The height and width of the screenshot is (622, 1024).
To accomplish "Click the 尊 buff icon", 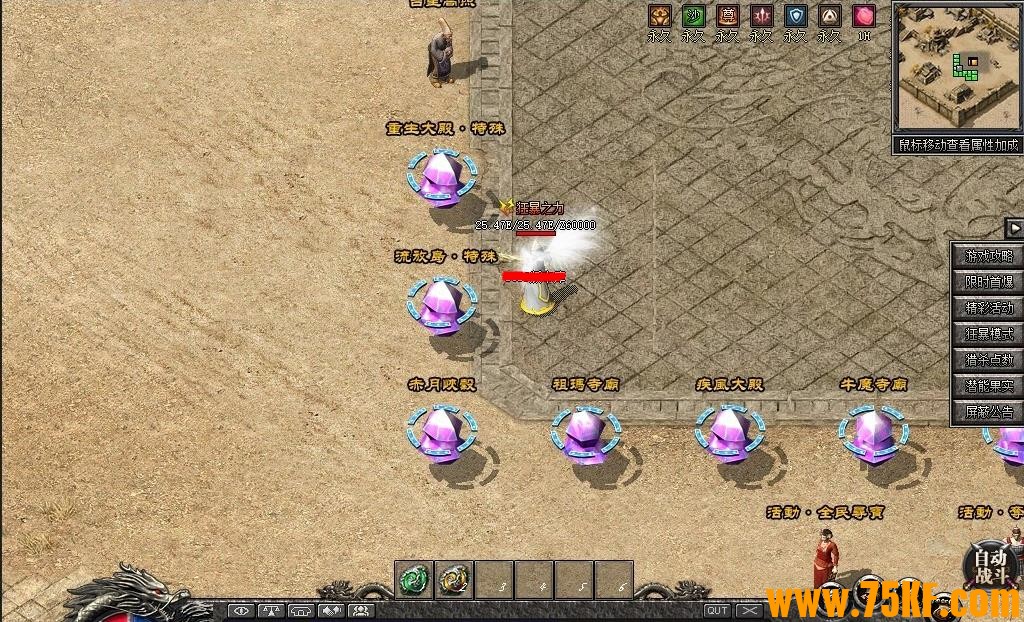I will tap(727, 16).
